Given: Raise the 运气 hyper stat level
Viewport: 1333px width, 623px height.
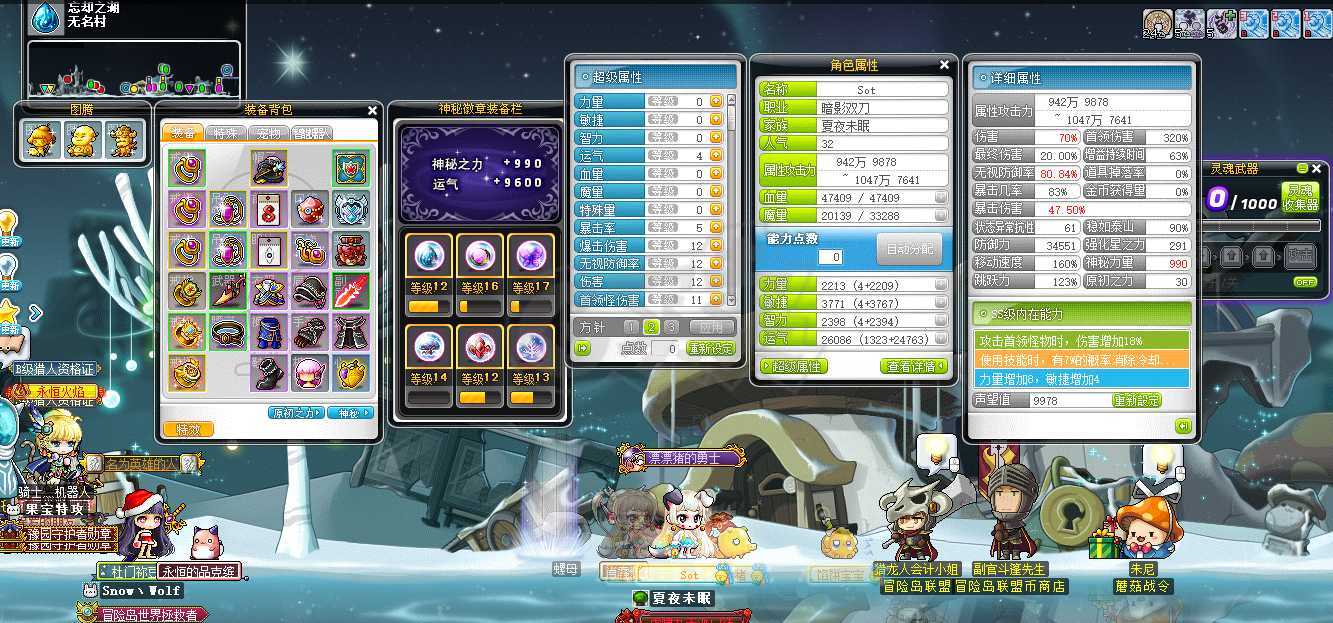Looking at the screenshot, I should click(x=716, y=156).
